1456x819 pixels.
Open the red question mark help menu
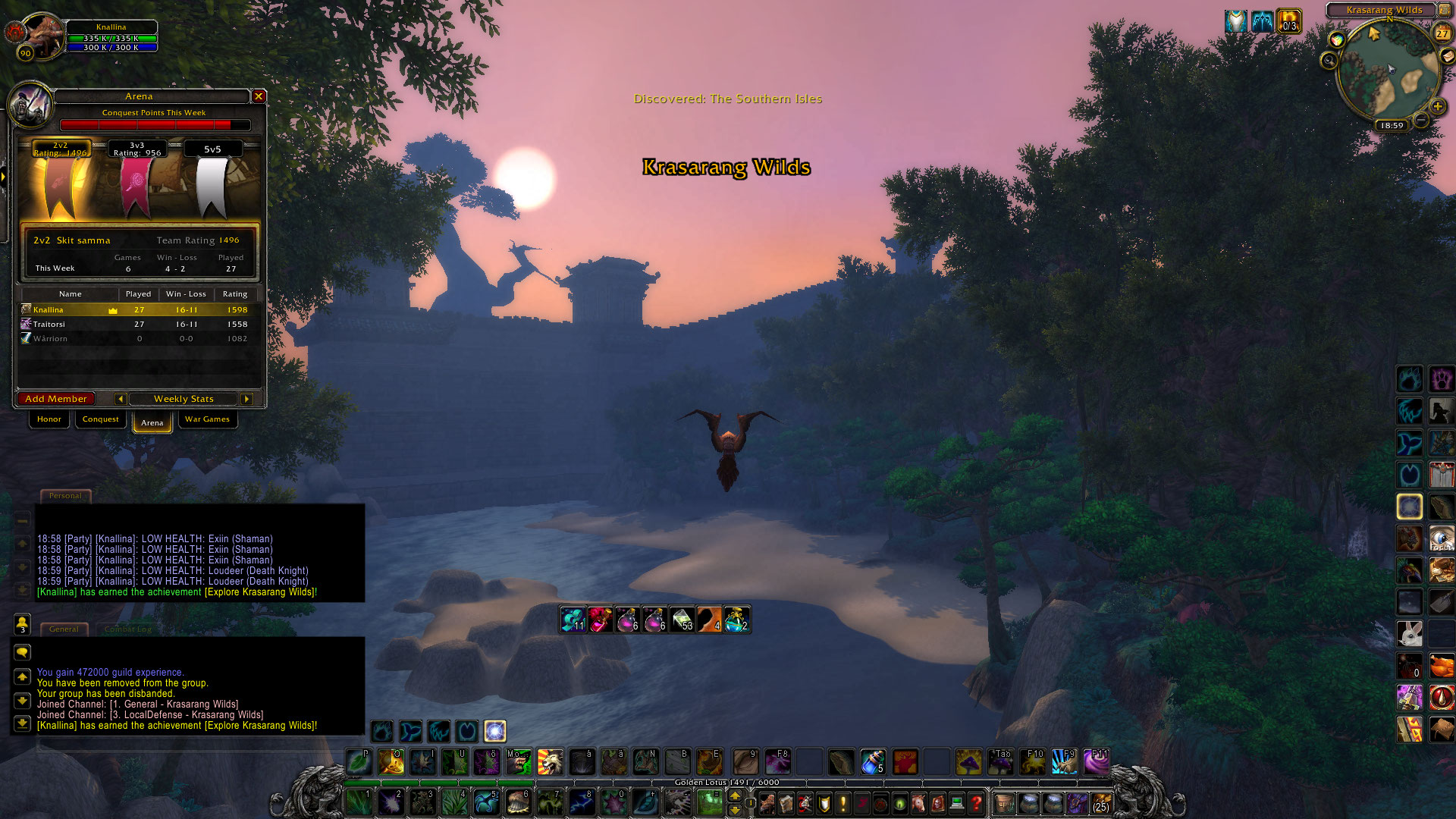tap(977, 802)
